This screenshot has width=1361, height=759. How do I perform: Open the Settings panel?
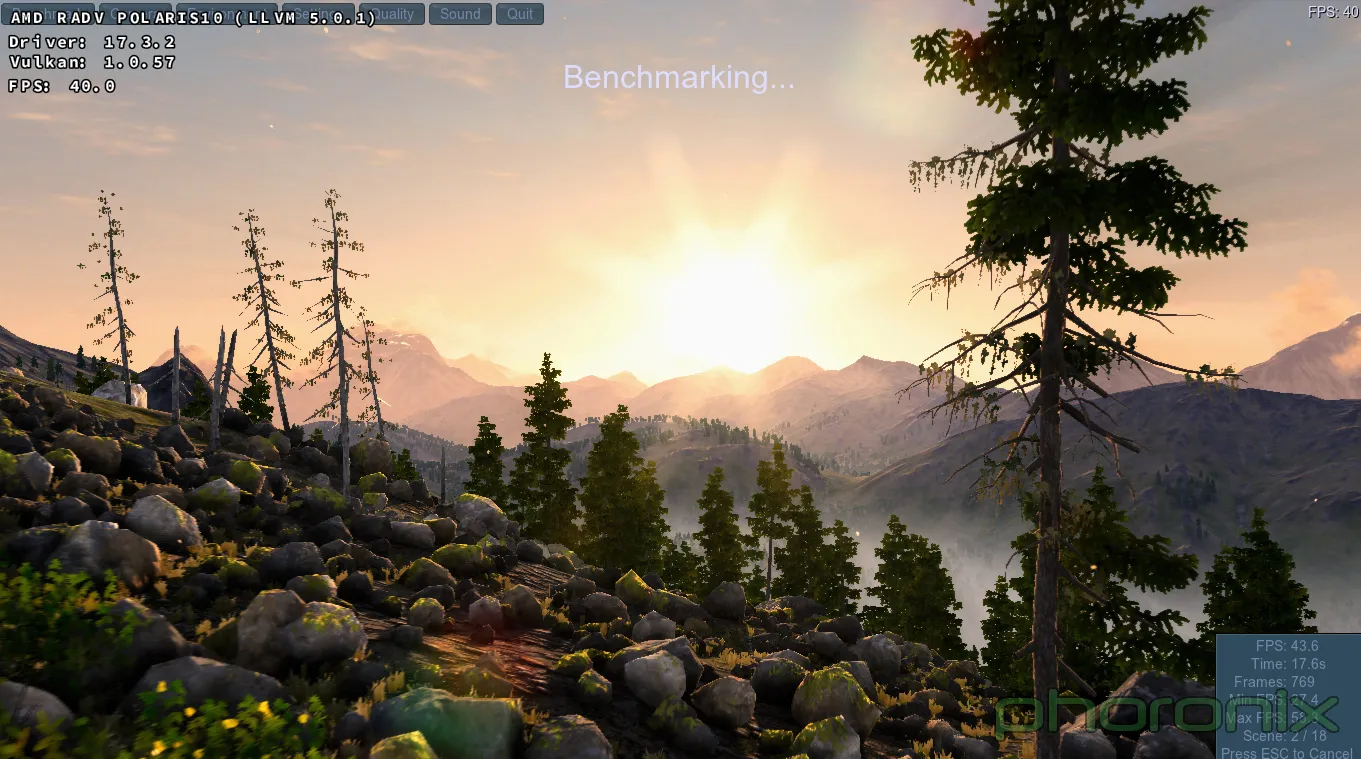coord(317,14)
